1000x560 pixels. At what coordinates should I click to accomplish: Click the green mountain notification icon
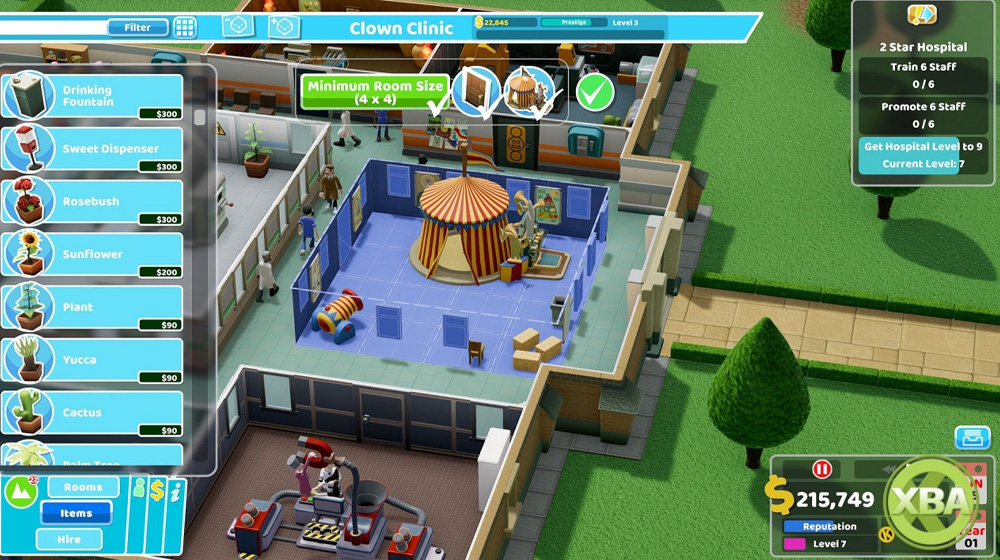(x=20, y=491)
